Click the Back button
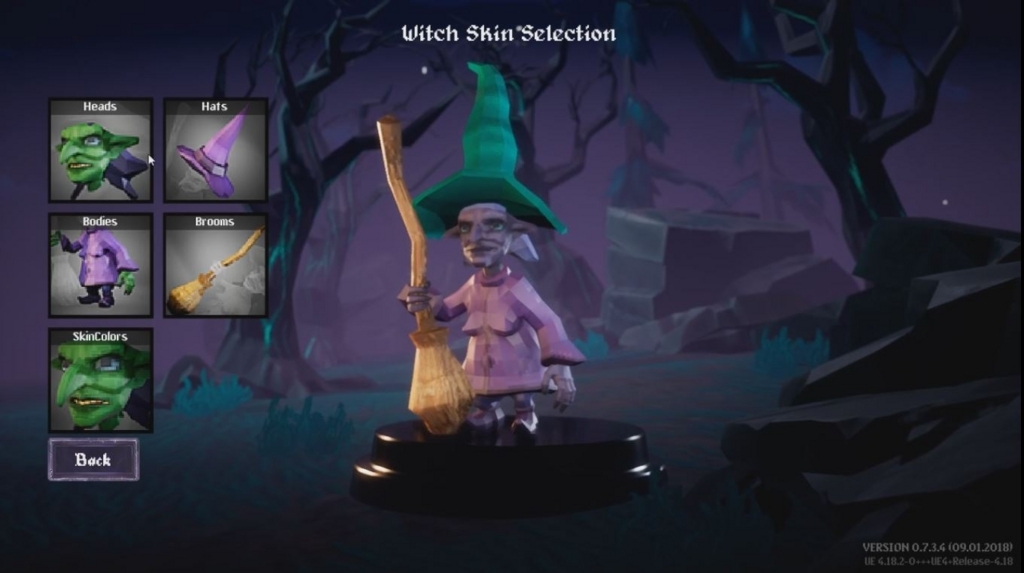 [x=93, y=460]
